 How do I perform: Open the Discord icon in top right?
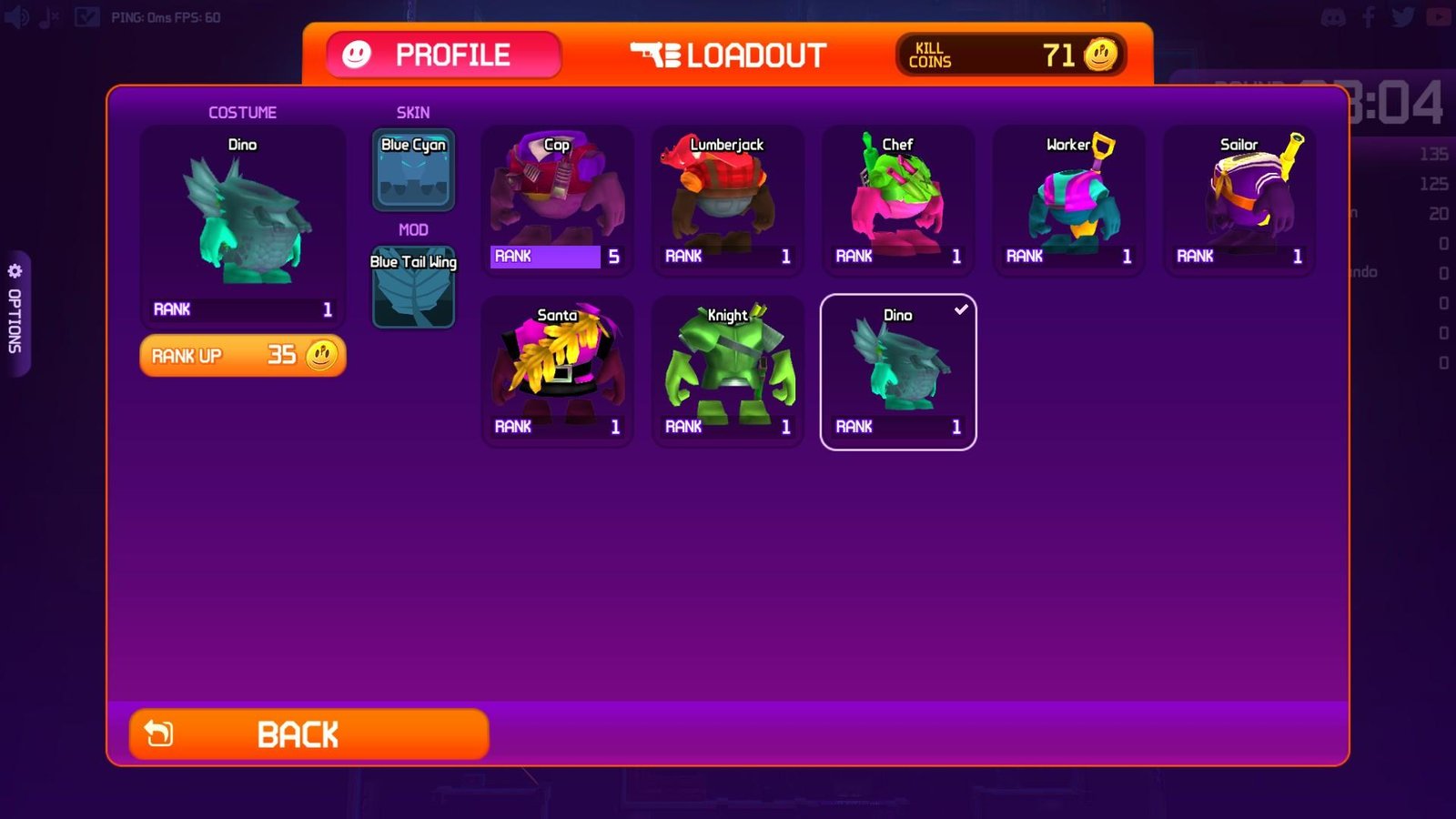click(1334, 15)
